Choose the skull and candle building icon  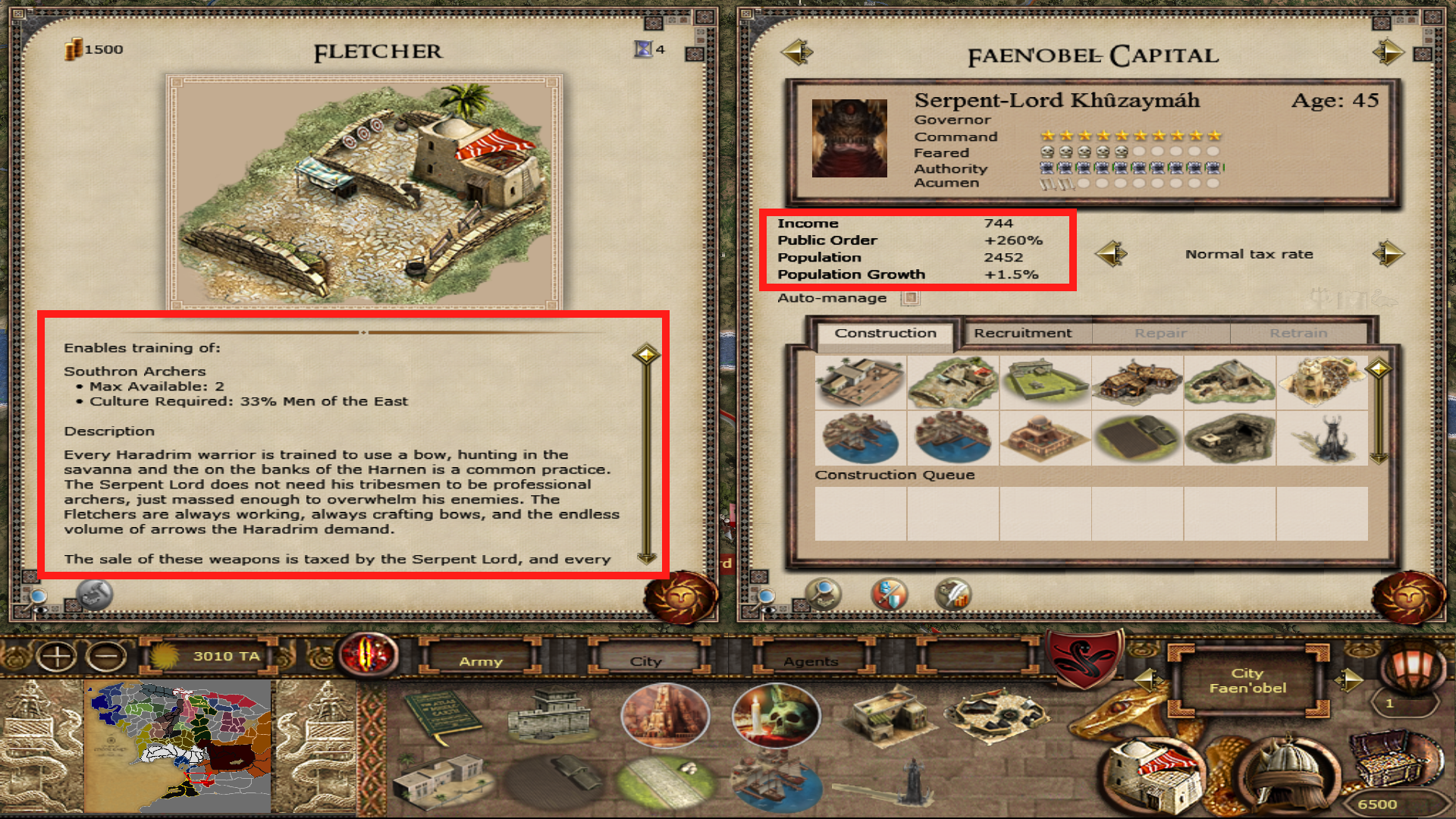click(775, 714)
